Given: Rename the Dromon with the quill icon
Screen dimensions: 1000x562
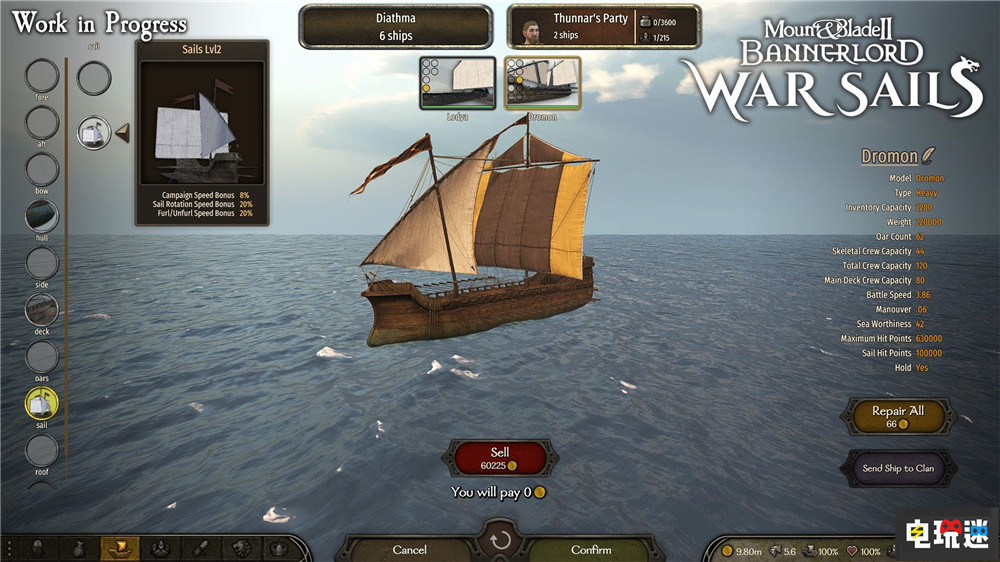Looking at the screenshot, I should coord(928,156).
